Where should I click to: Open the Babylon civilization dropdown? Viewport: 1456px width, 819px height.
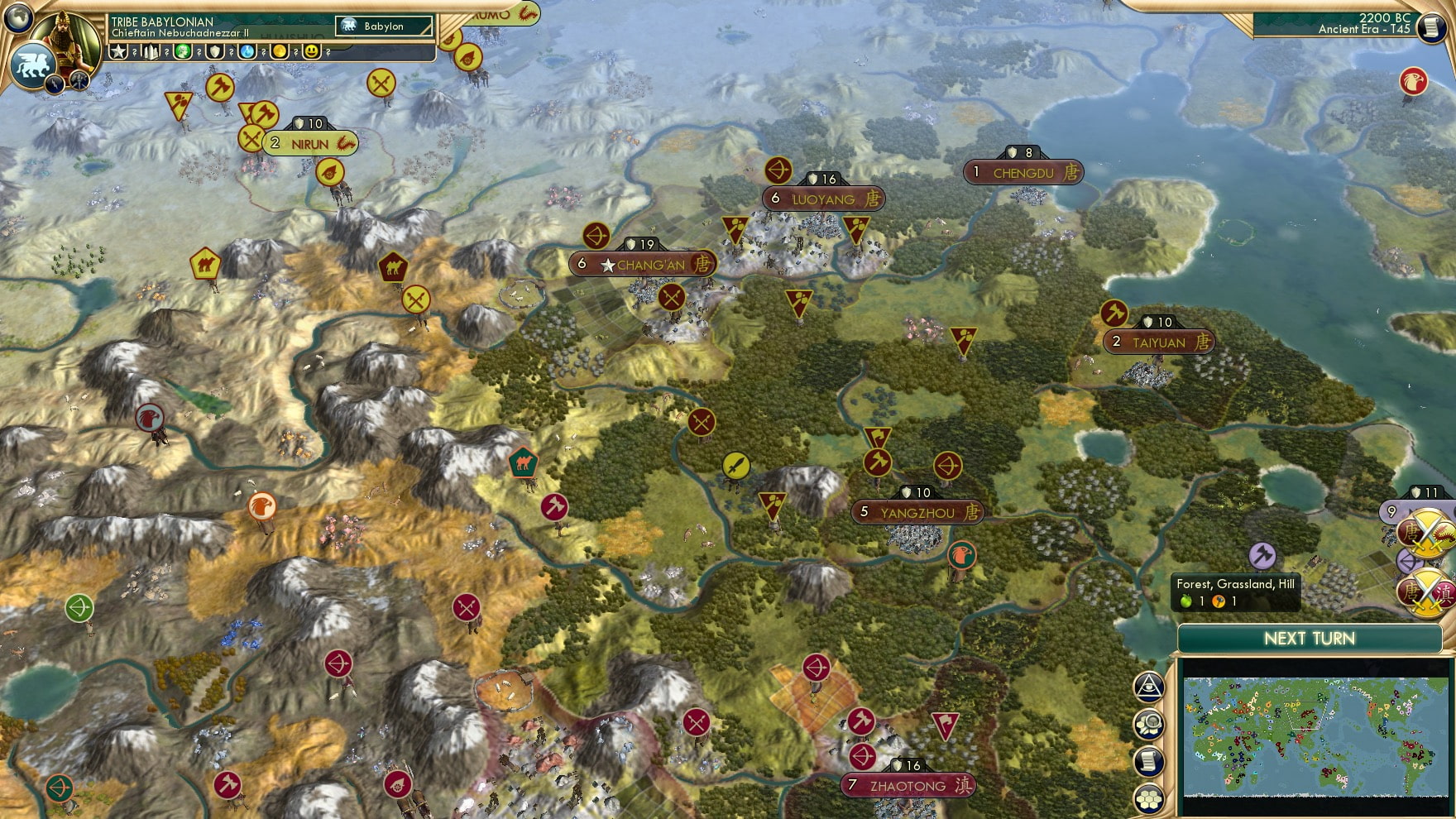click(384, 26)
